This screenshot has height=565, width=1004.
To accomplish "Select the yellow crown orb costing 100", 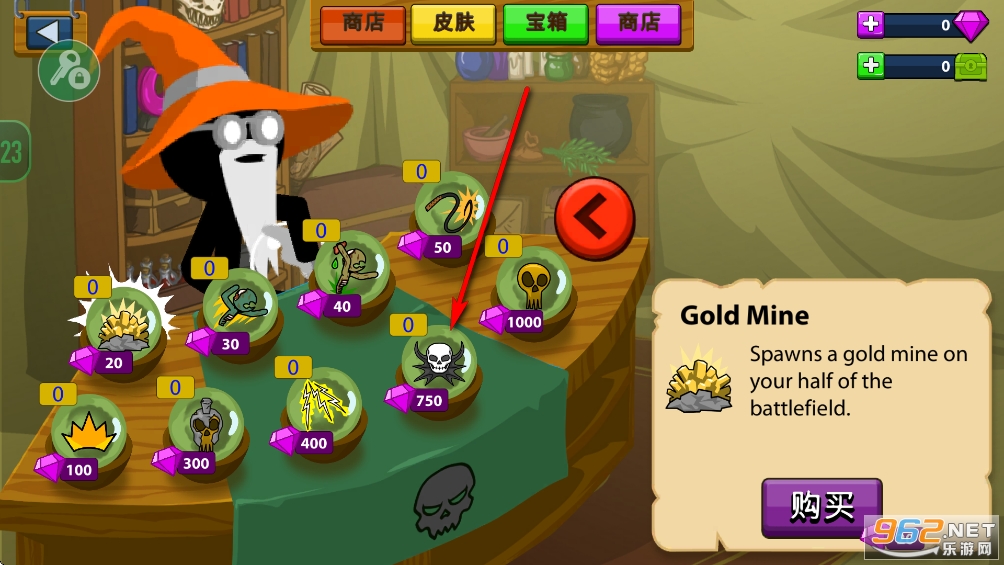I will pos(88,432).
